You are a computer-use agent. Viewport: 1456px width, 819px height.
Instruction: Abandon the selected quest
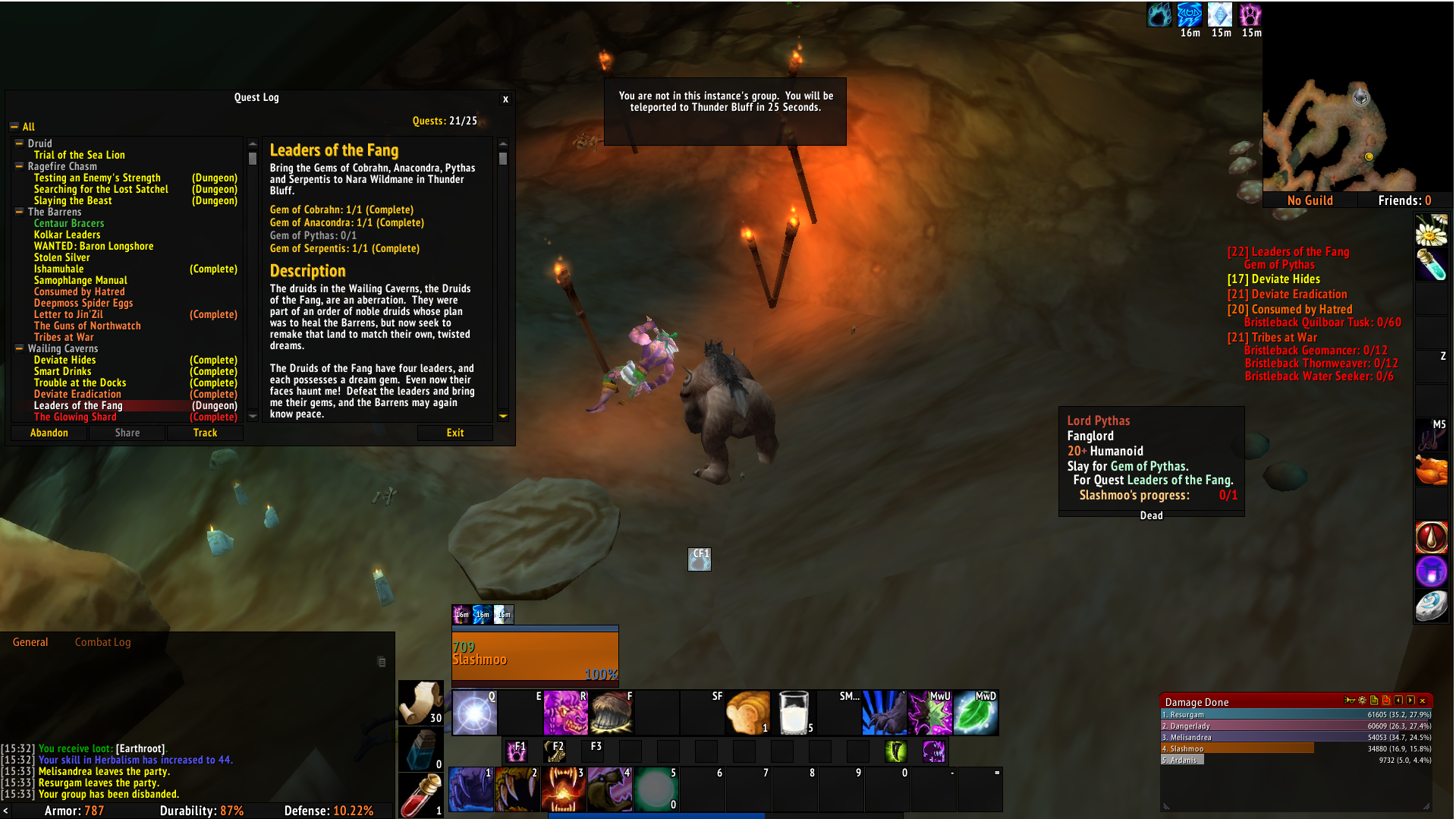click(49, 433)
